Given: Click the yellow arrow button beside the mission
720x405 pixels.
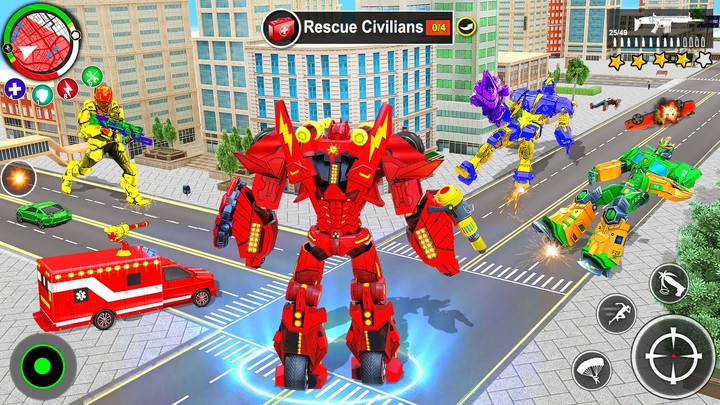Looking at the screenshot, I should click(x=467, y=29).
